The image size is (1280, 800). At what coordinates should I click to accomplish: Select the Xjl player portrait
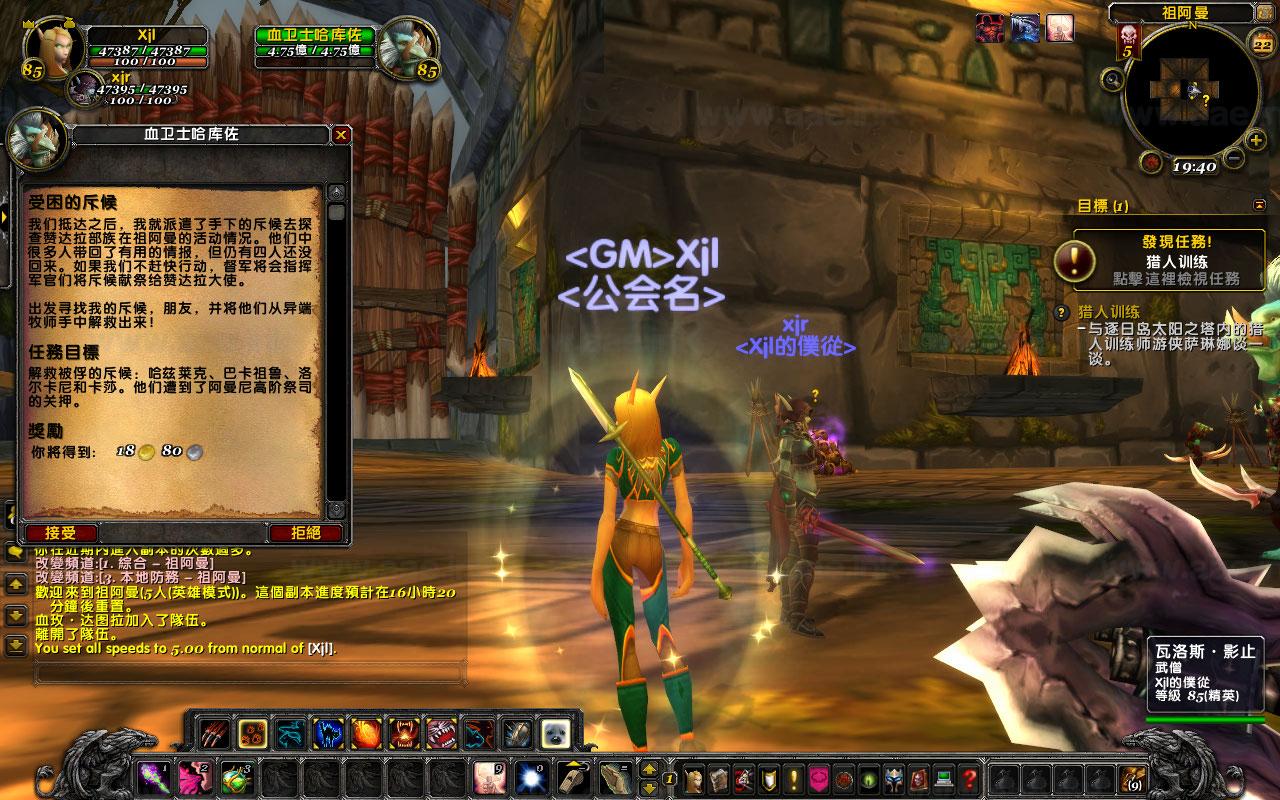click(48, 48)
